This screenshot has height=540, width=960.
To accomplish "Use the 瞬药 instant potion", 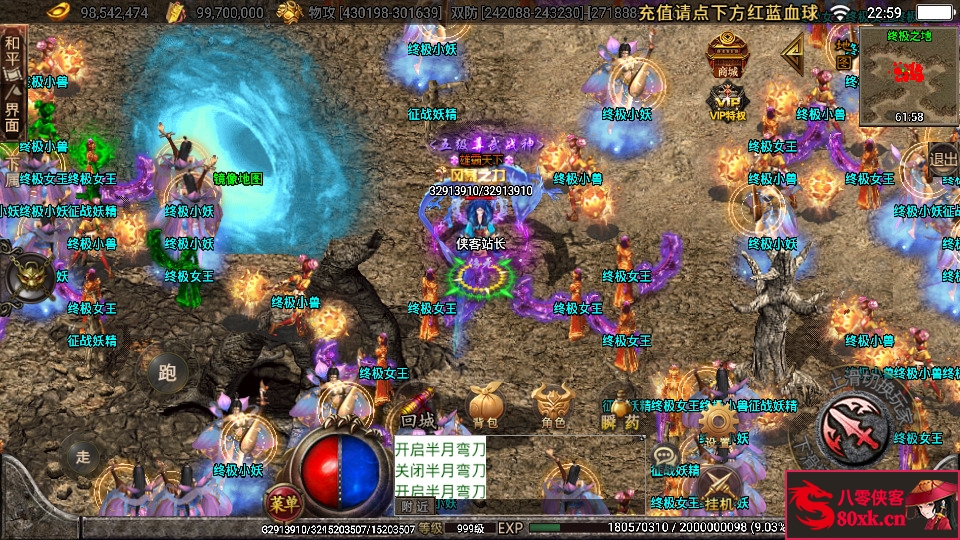I will (x=620, y=408).
